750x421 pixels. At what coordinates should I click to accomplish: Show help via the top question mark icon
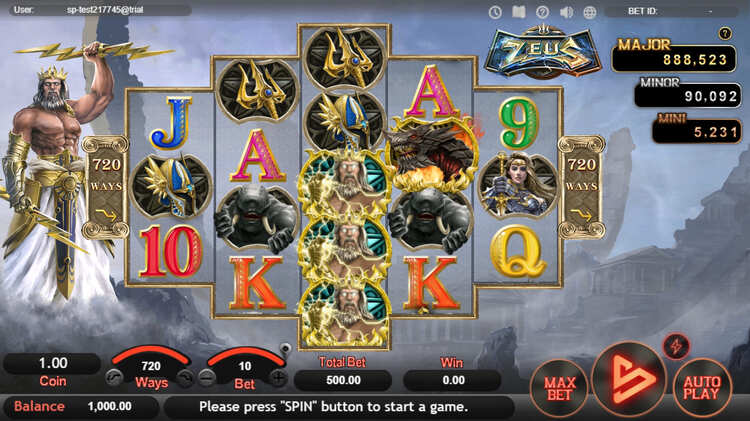(543, 12)
